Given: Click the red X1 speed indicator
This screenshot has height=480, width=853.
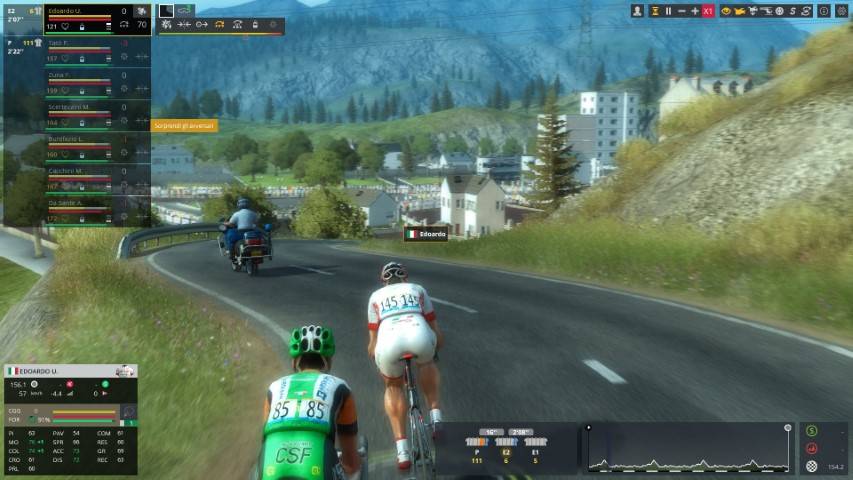Looking at the screenshot, I should coord(708,11).
